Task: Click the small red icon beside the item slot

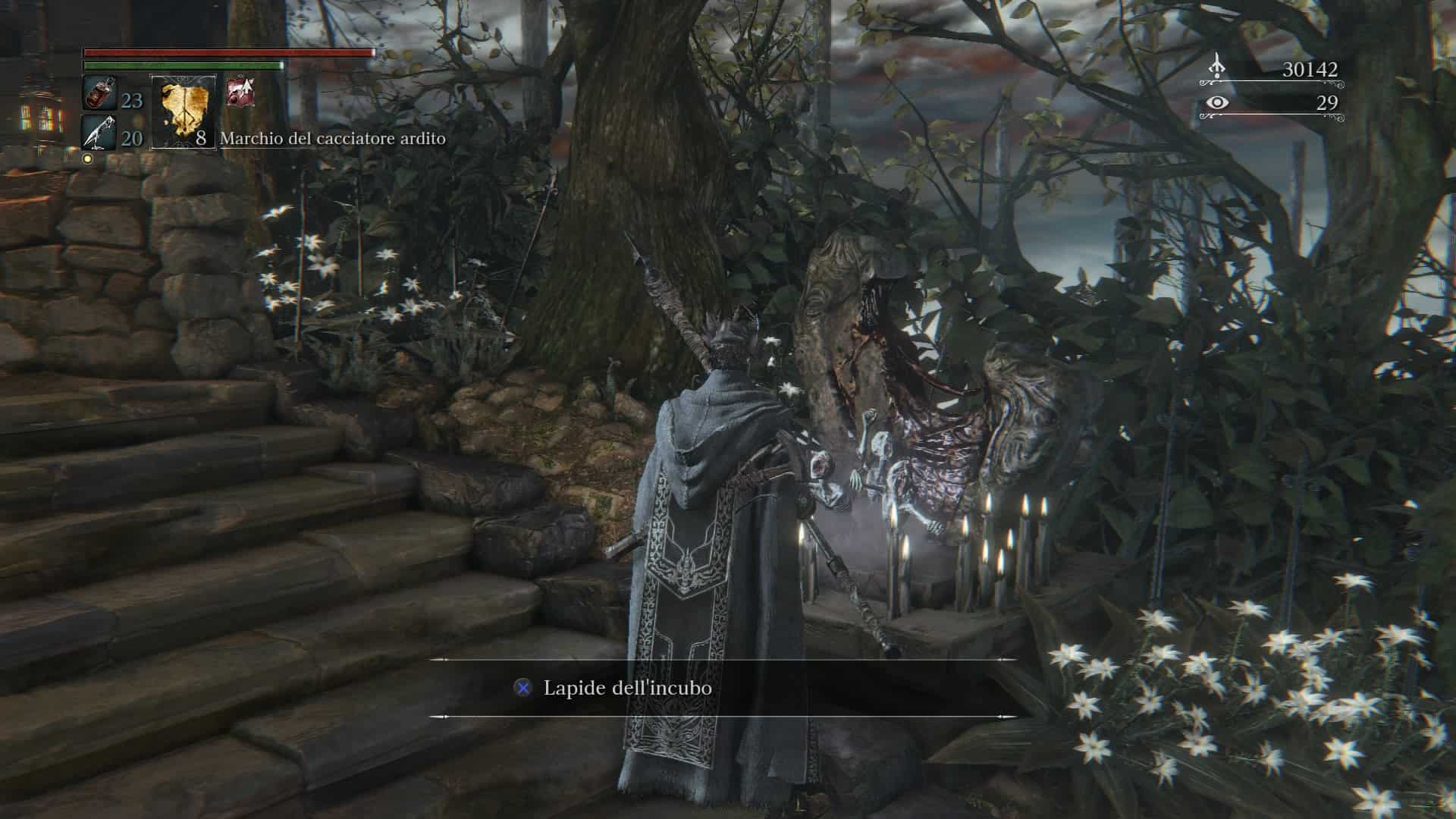Action: pyautogui.click(x=240, y=93)
